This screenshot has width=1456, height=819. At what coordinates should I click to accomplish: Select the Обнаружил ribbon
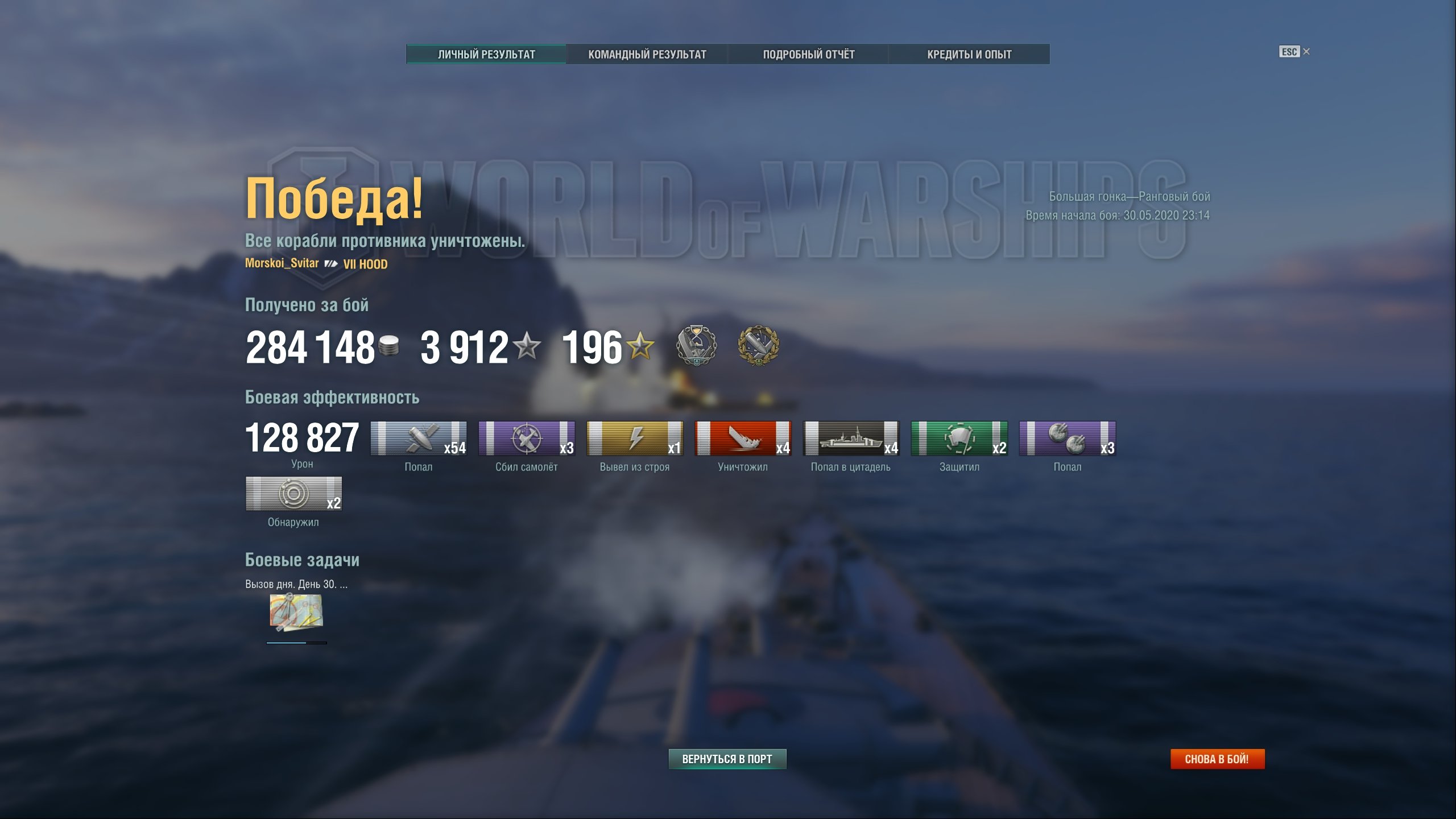point(293,494)
